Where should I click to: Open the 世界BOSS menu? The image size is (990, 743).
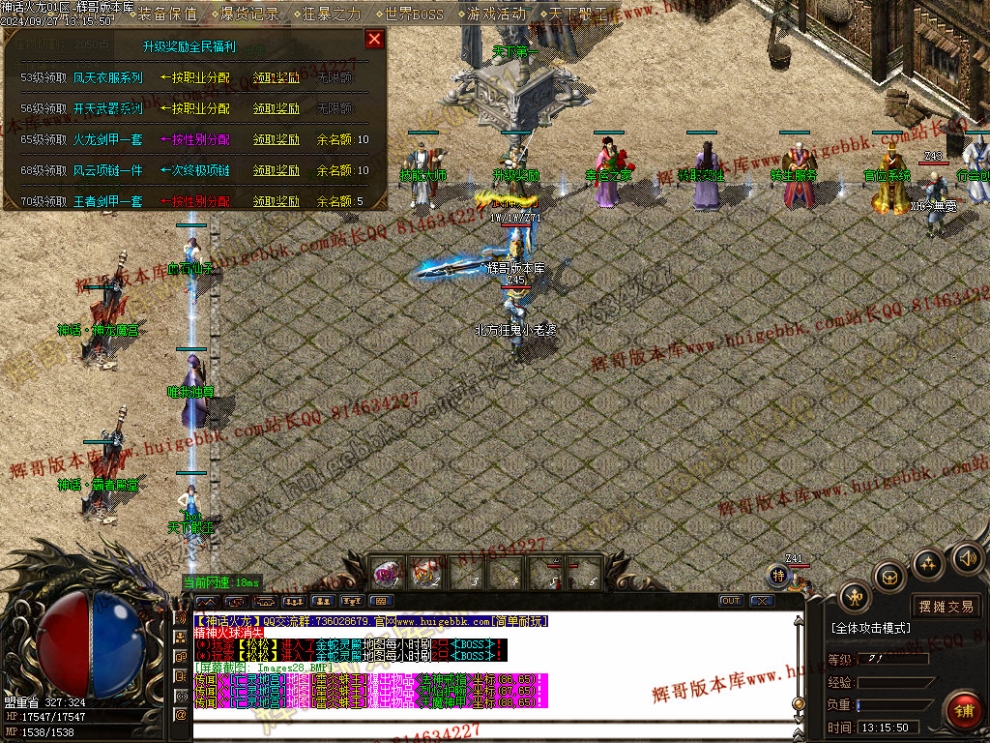pyautogui.click(x=412, y=14)
